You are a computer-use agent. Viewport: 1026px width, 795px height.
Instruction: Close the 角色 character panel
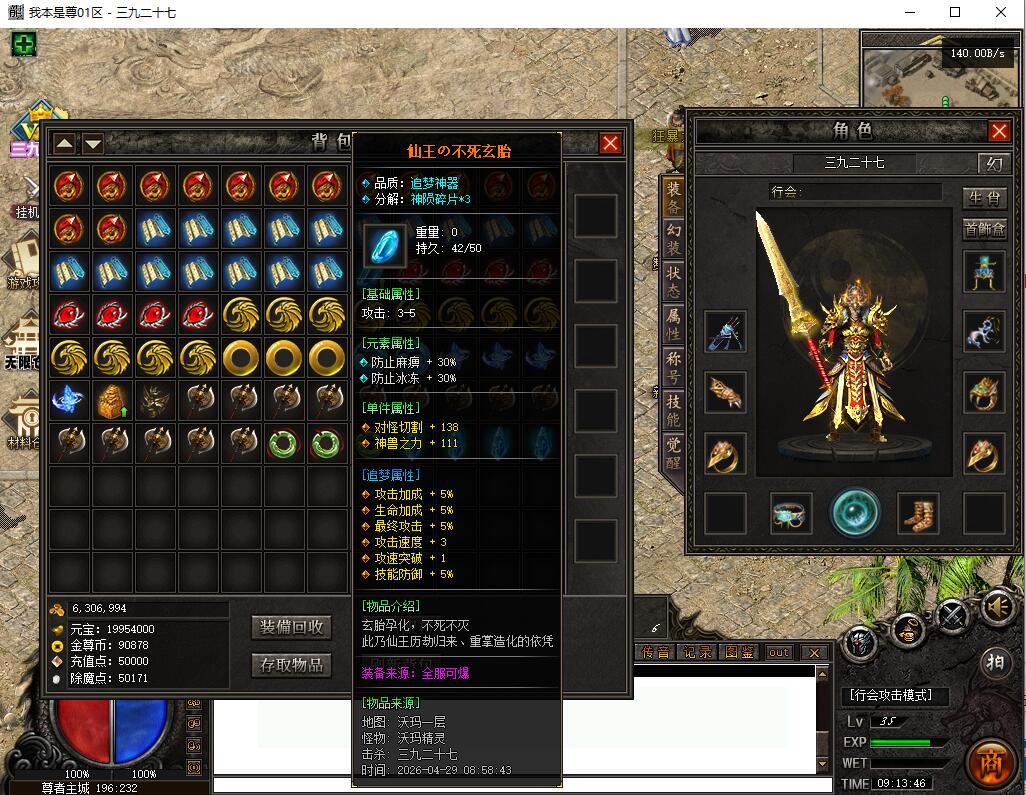click(999, 131)
